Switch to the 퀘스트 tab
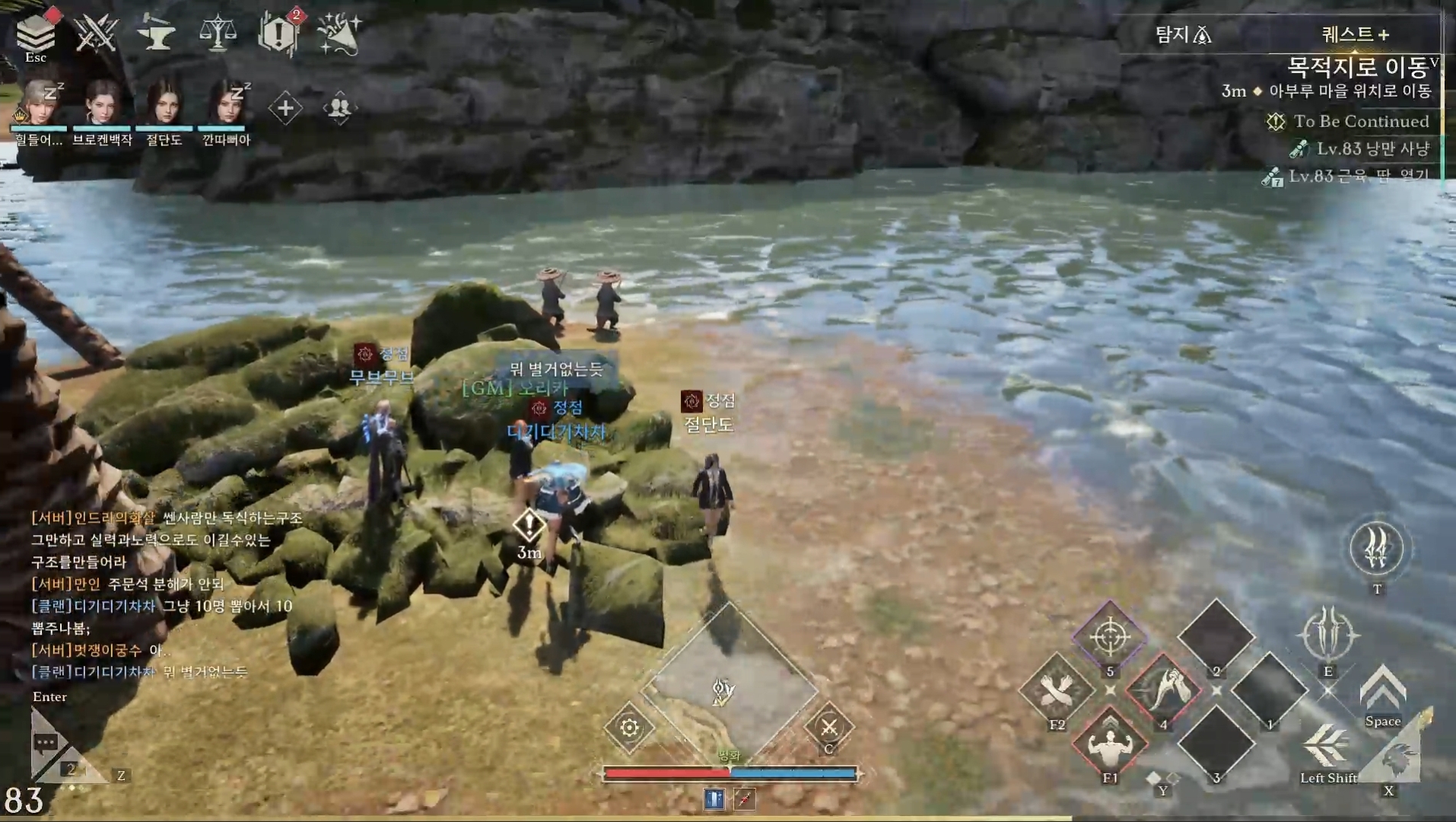Viewport: 1456px width, 822px height. coord(1355,34)
